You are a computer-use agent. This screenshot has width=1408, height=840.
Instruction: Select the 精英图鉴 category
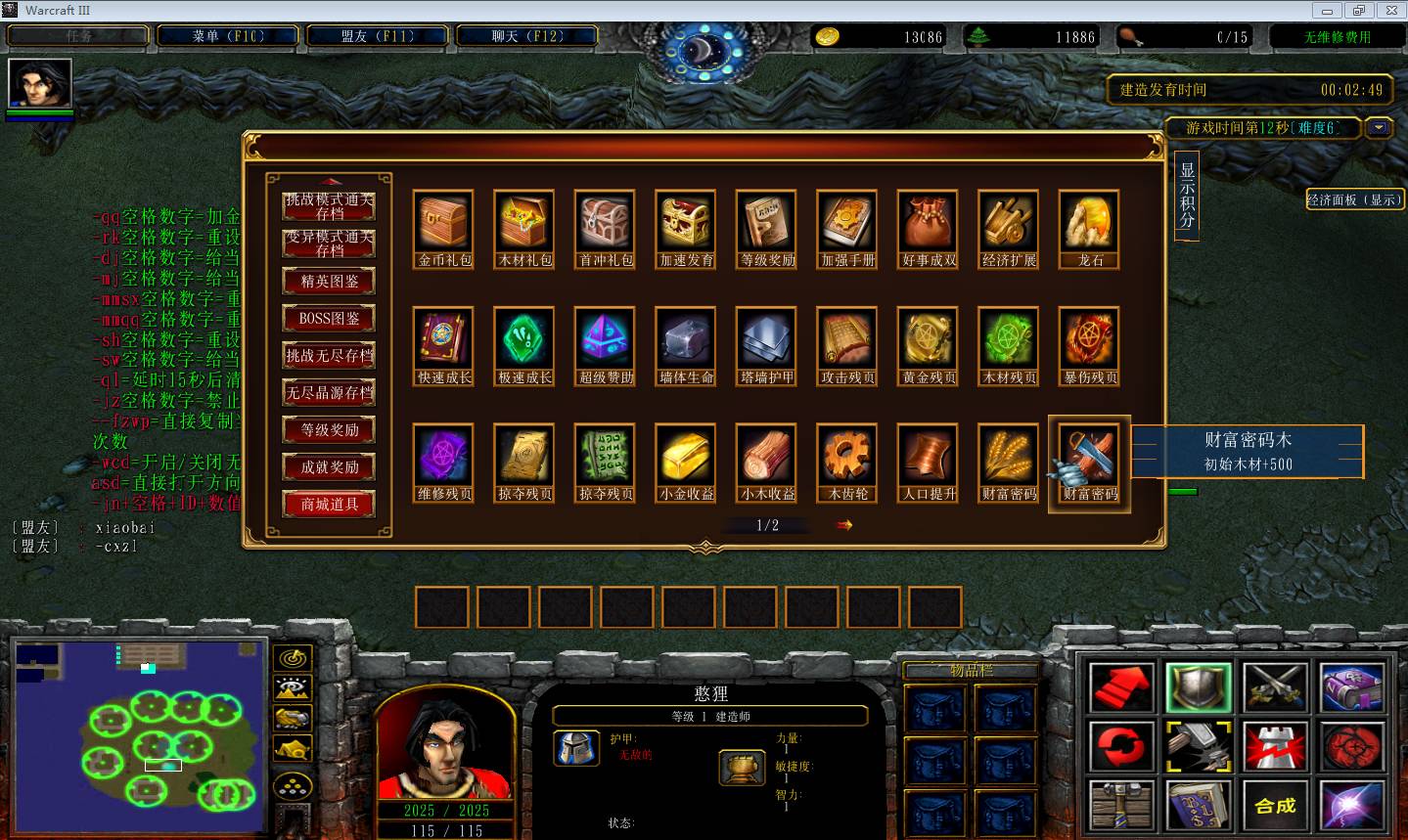coord(330,282)
